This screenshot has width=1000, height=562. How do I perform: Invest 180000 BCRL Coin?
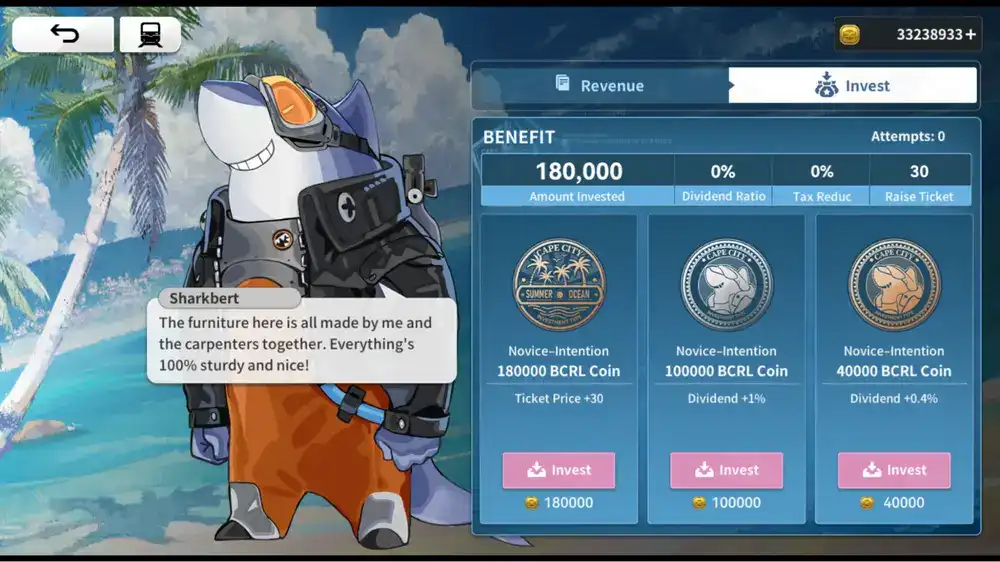[558, 470]
